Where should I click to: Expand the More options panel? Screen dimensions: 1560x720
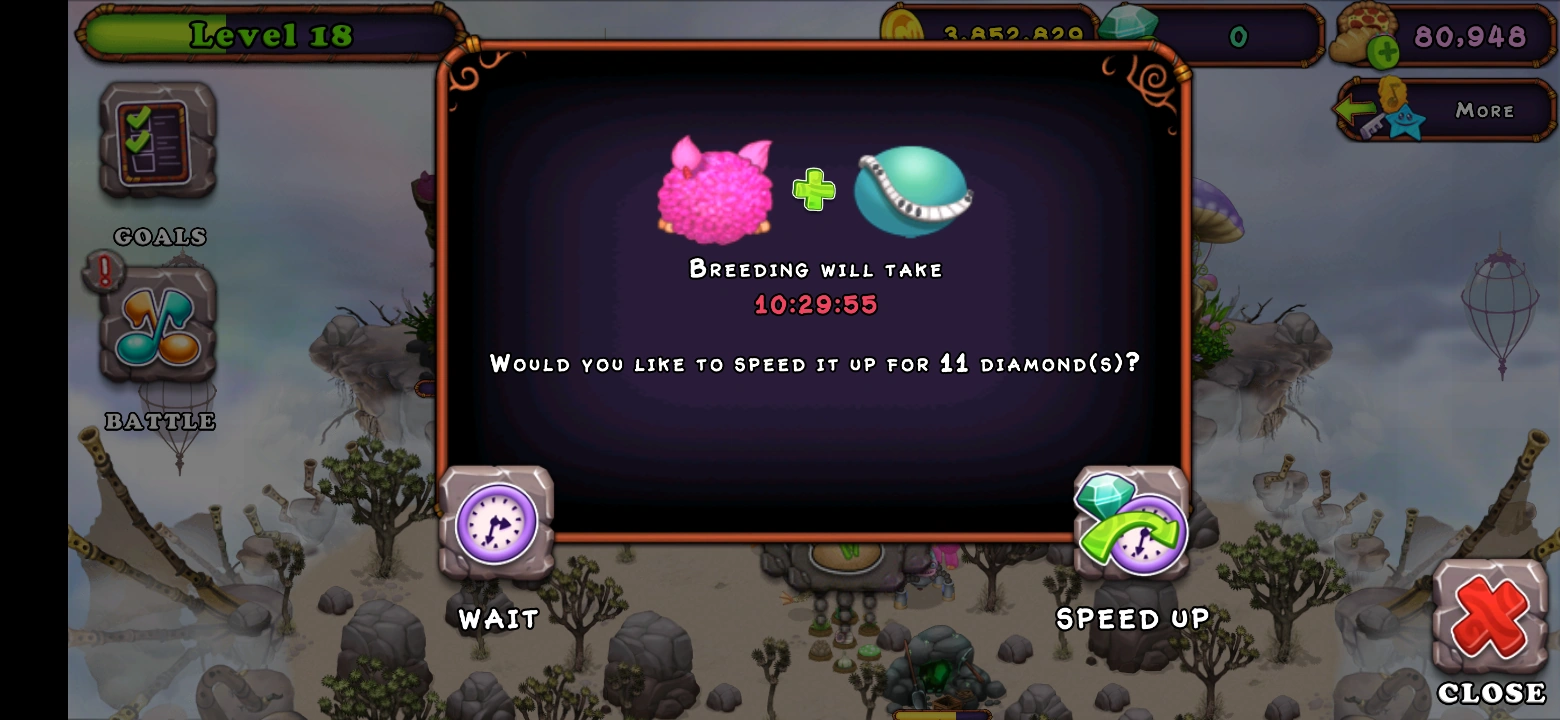coord(1485,110)
